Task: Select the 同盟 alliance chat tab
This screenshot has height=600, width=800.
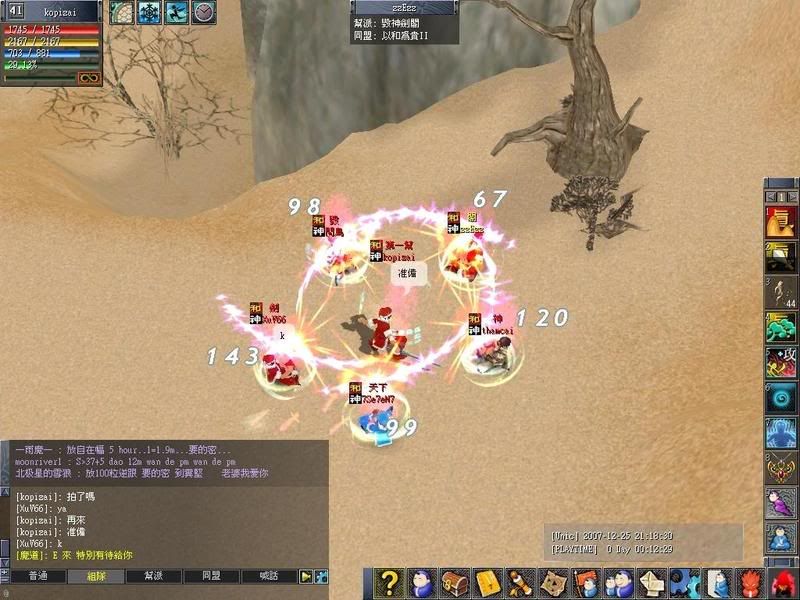Action: tap(211, 577)
